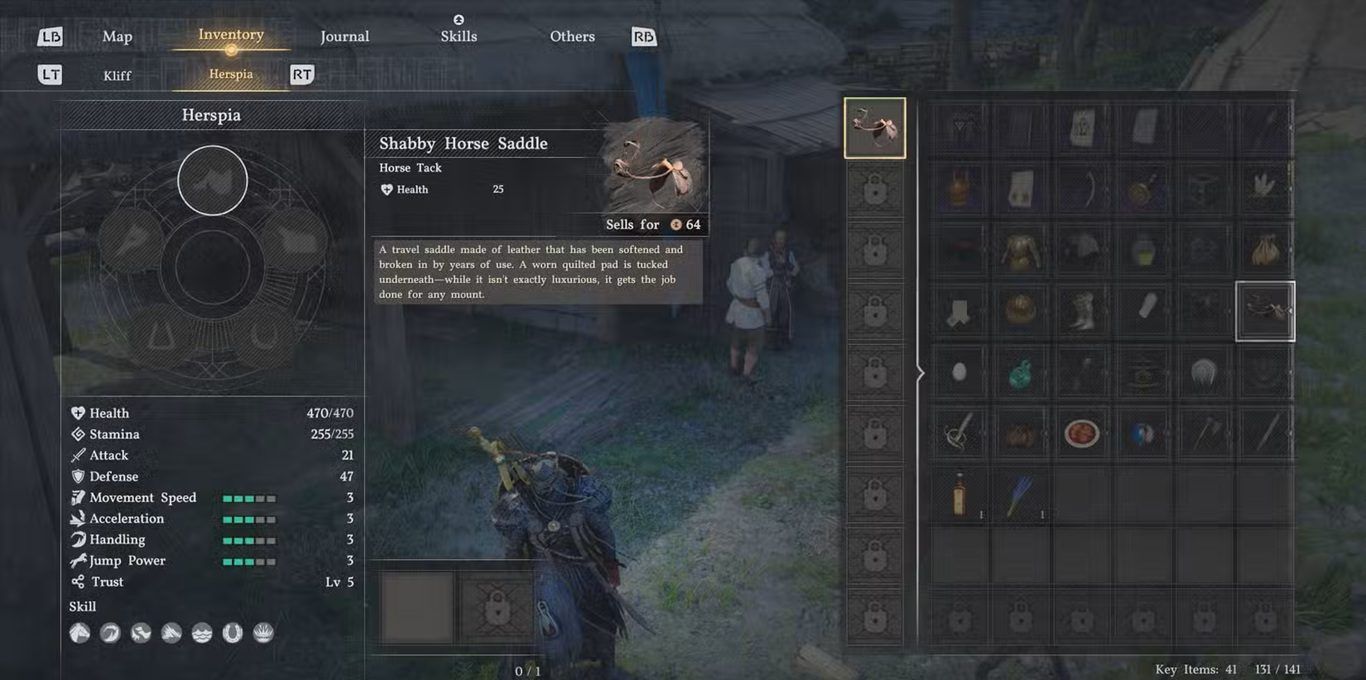The height and width of the screenshot is (680, 1366).
Task: Click the golden chest armor item
Action: [1020, 250]
